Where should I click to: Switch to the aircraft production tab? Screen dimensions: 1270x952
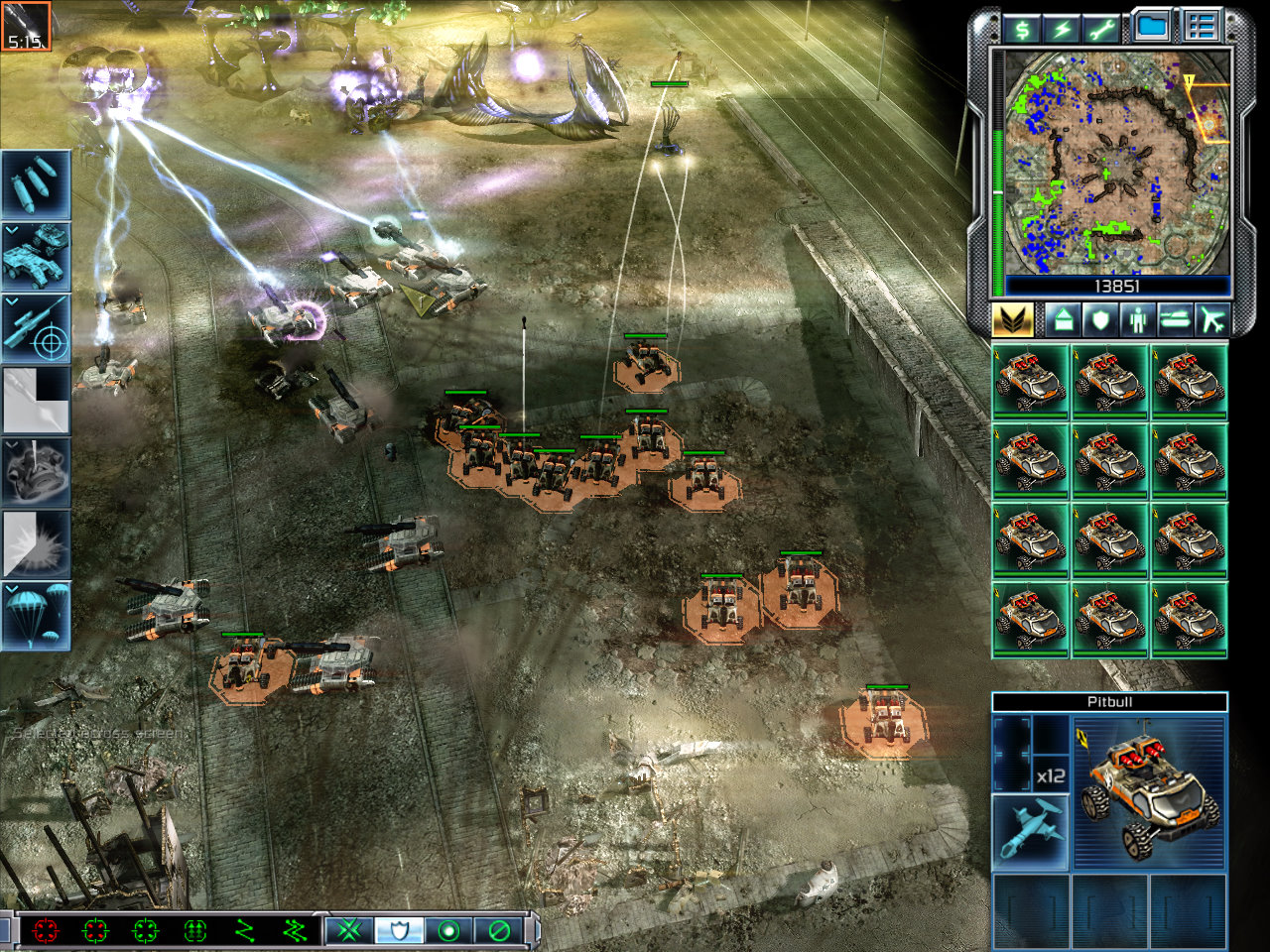pos(1210,319)
